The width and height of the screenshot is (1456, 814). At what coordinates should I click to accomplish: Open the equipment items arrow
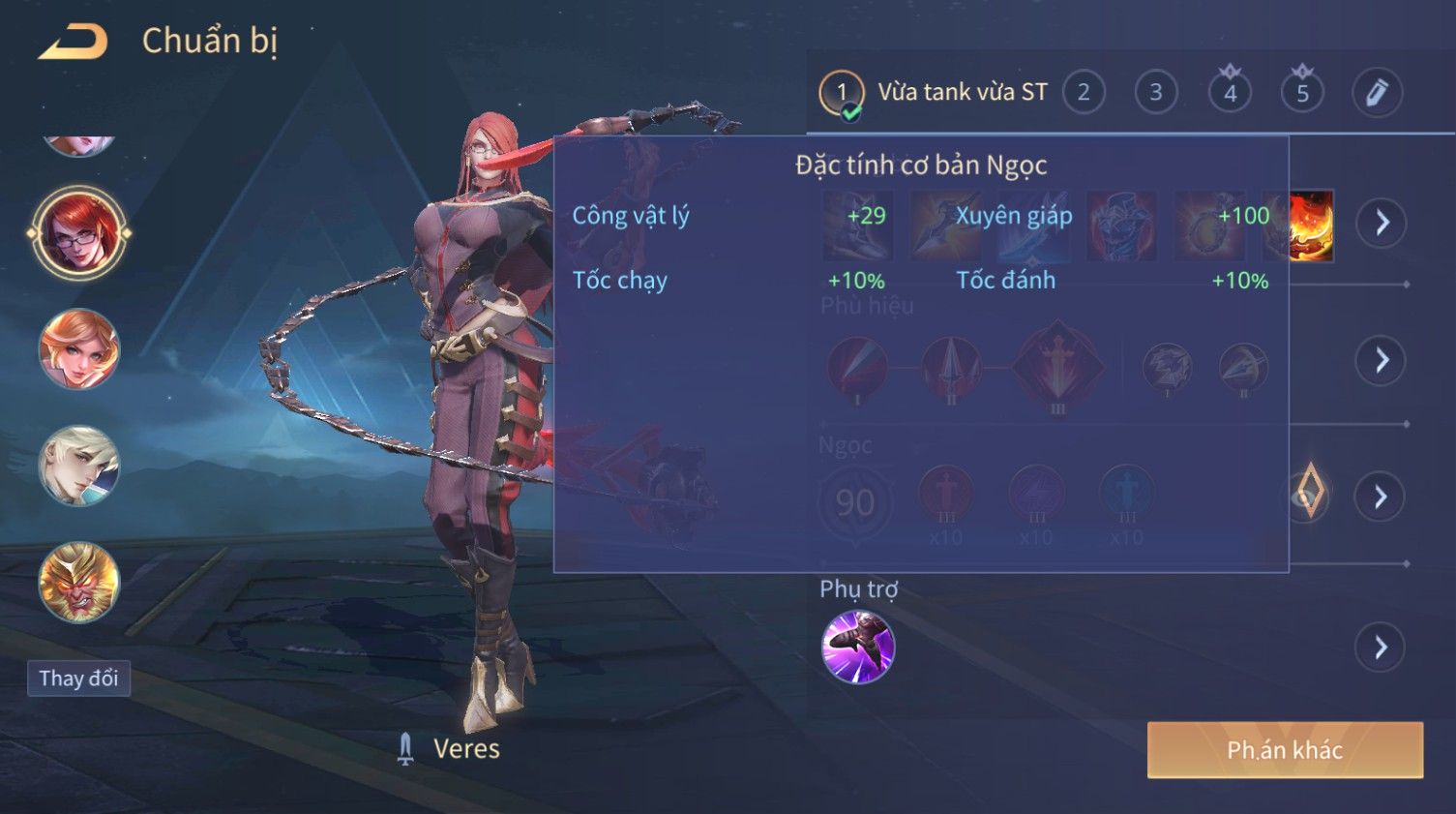click(1381, 223)
